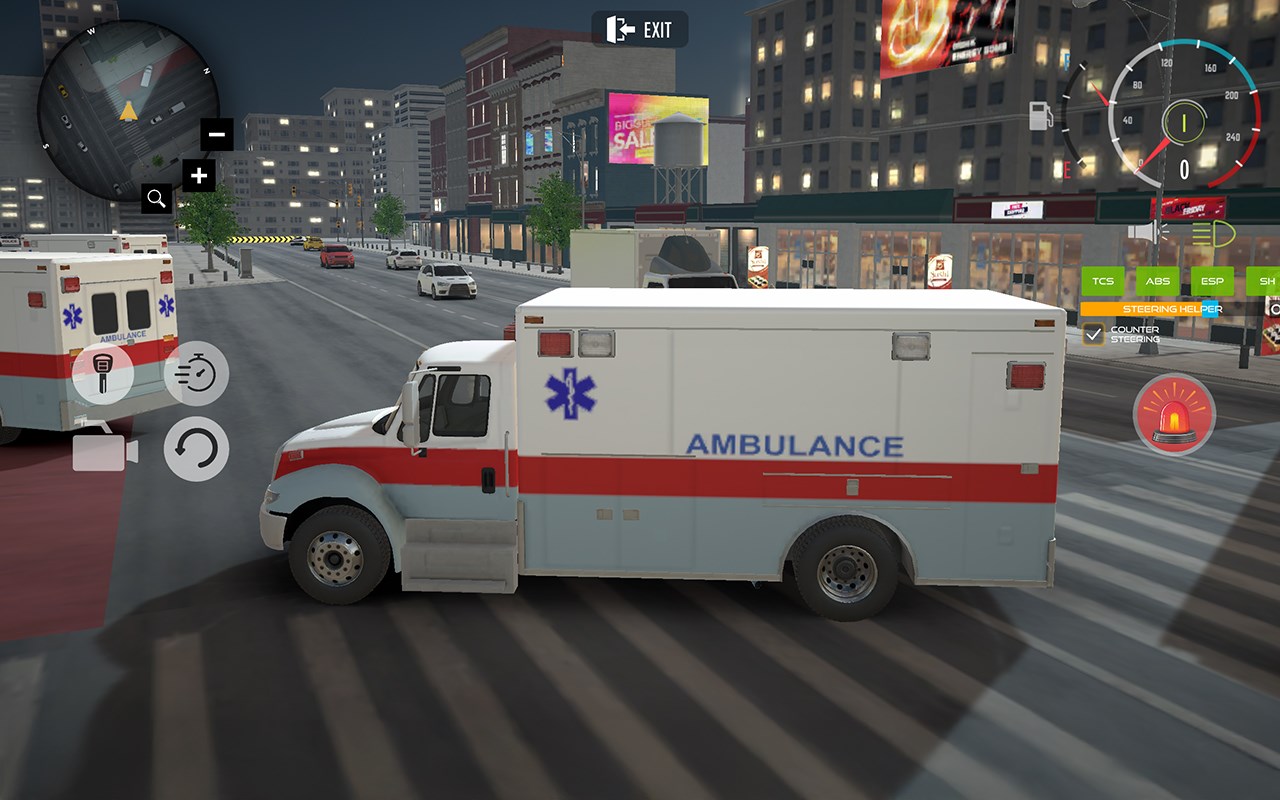
Task: Reset the vehicle using the respawn arrow icon
Action: click(197, 450)
